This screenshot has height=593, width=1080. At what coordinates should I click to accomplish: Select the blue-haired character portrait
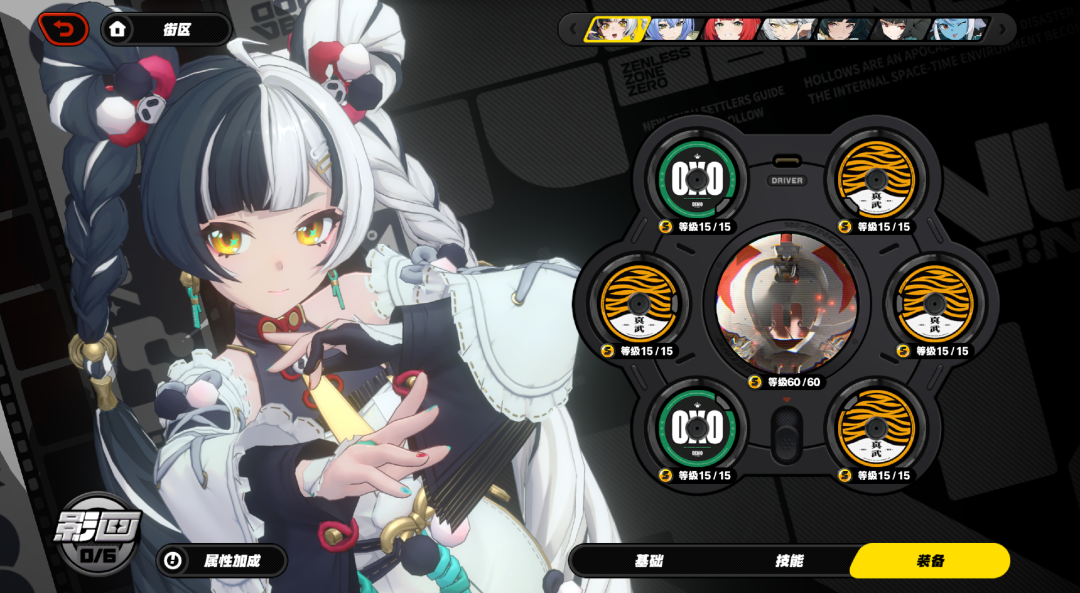click(x=673, y=29)
